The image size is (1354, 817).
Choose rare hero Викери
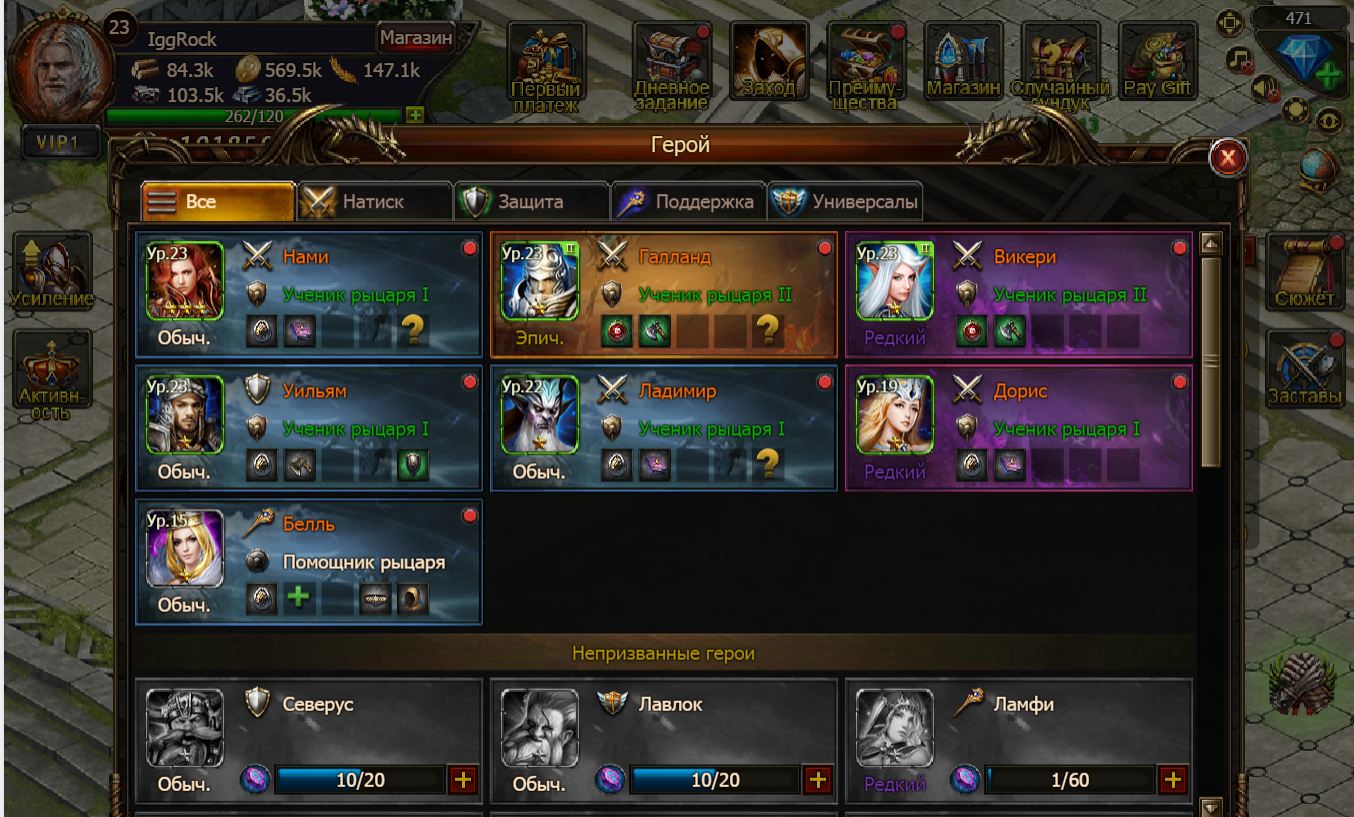point(1018,295)
